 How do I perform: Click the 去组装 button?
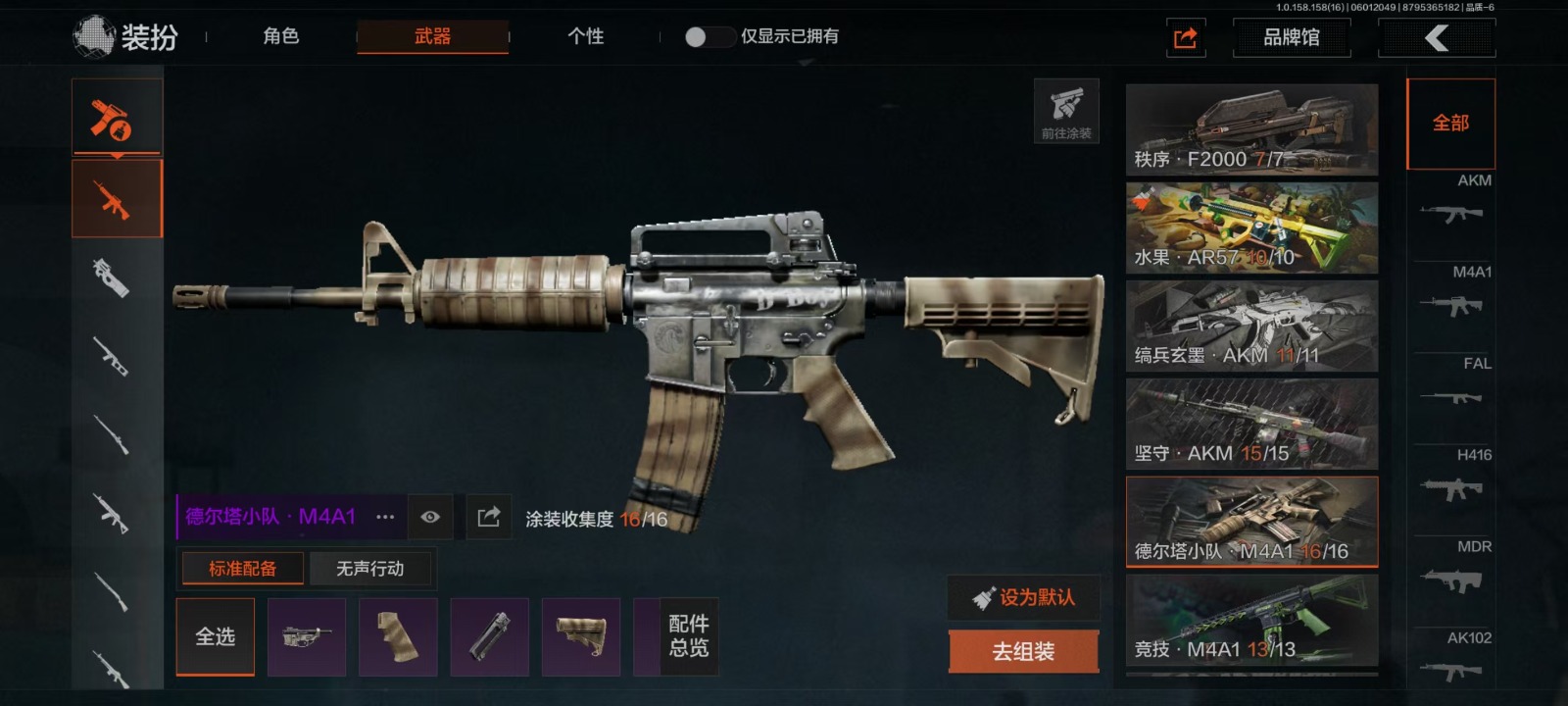click(1023, 651)
